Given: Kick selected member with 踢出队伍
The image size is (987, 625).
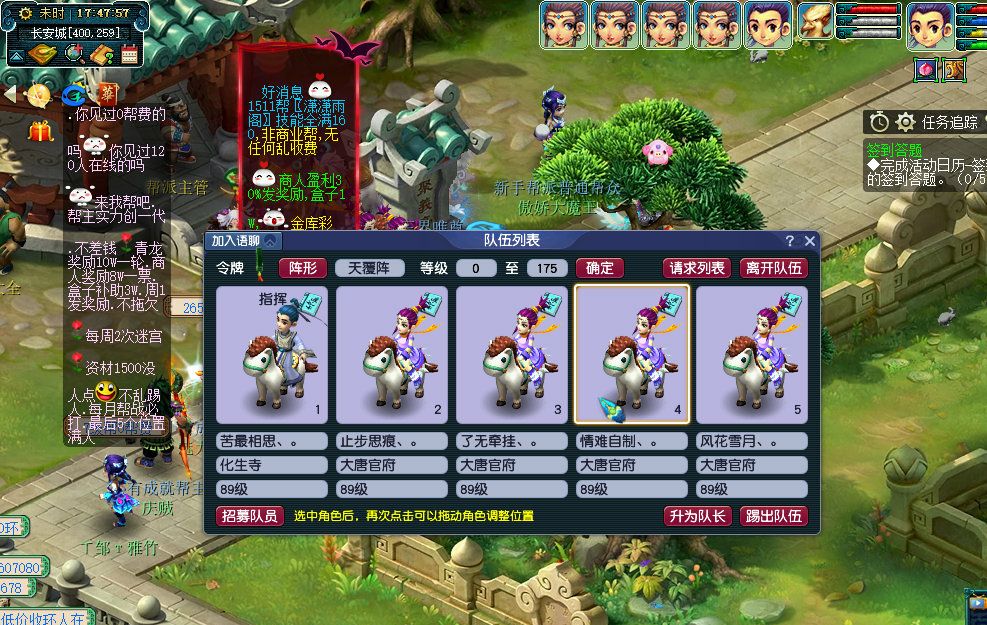Looking at the screenshot, I should 773,516.
